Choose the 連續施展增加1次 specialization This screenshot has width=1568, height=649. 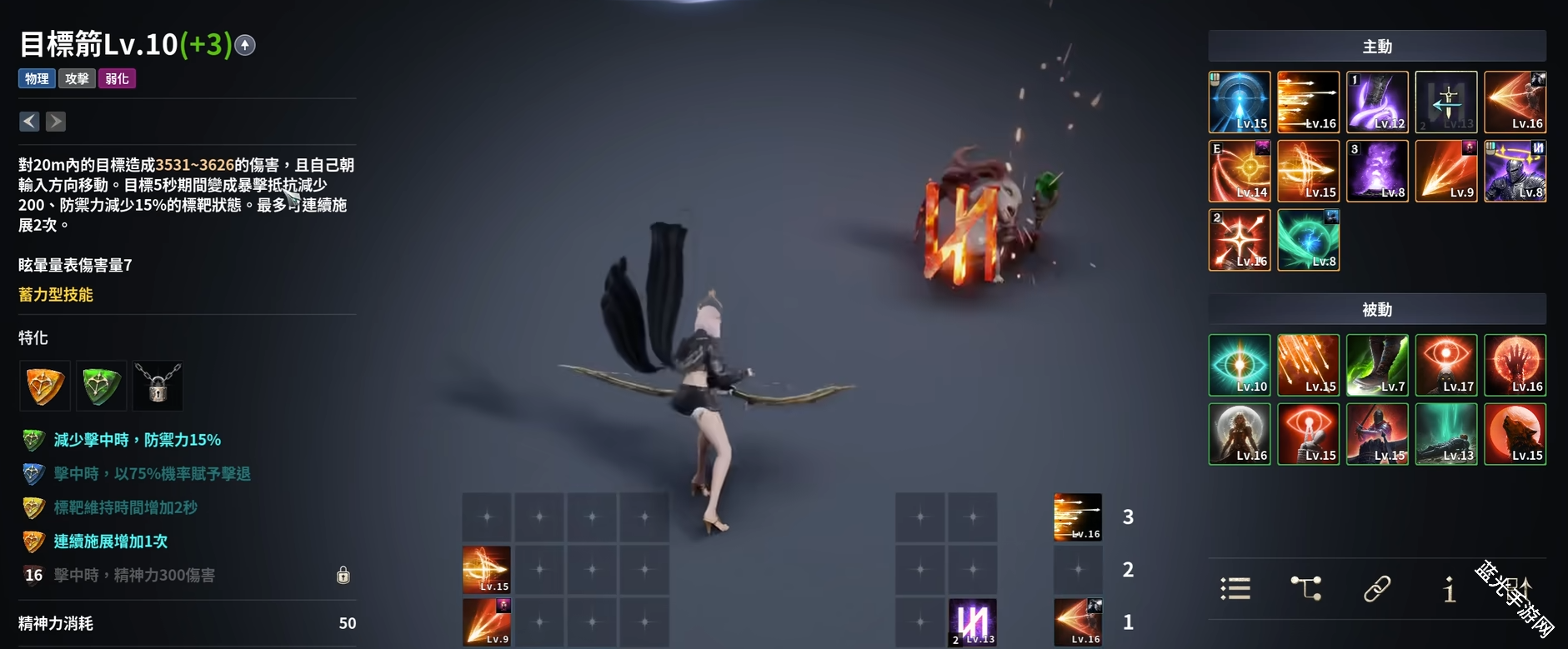pyautogui.click(x=110, y=542)
